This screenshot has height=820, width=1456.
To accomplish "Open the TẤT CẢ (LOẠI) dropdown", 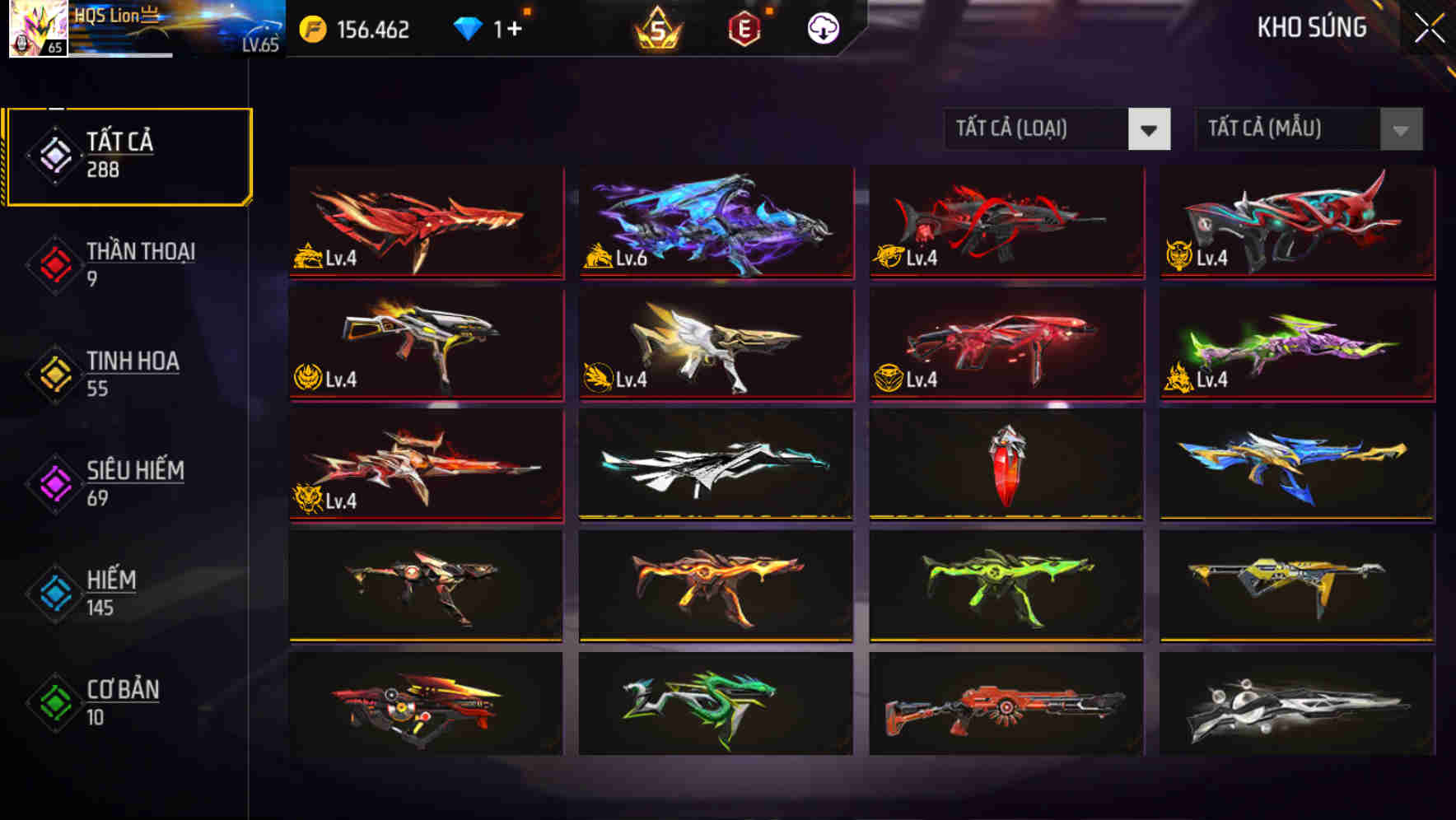I will pyautogui.click(x=1038, y=129).
